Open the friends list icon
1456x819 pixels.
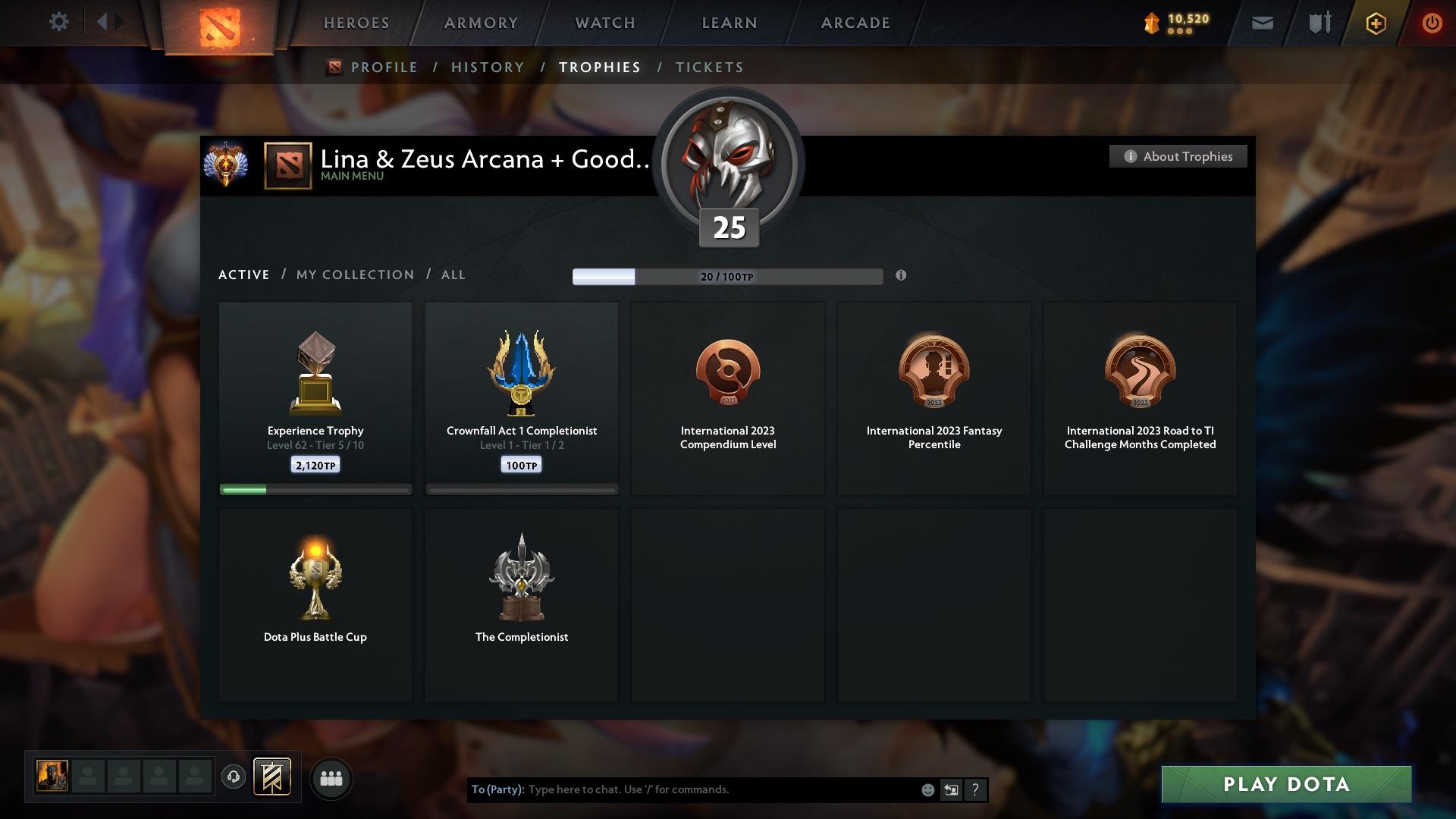point(331,778)
